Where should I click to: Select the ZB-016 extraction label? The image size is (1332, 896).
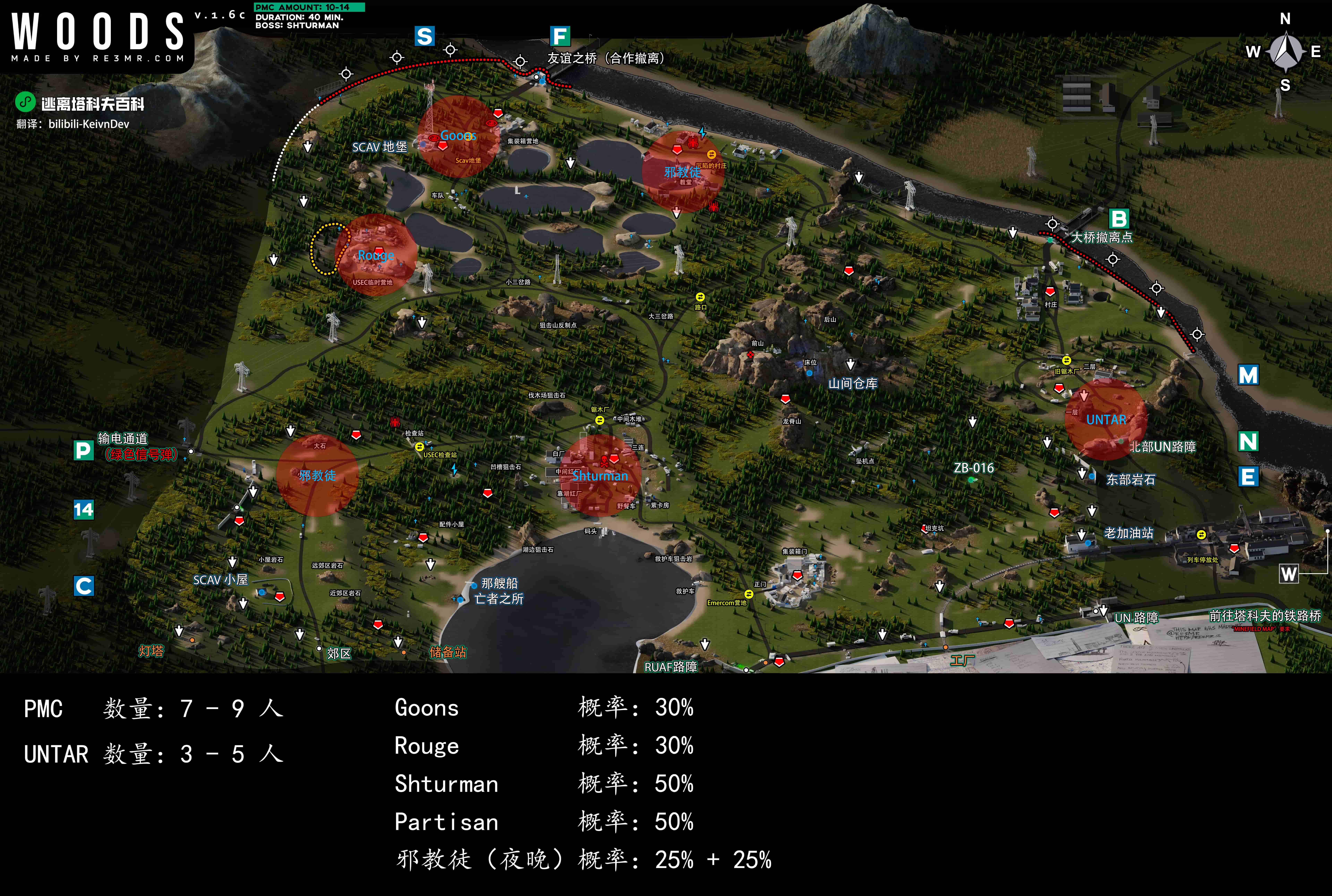[x=974, y=468]
